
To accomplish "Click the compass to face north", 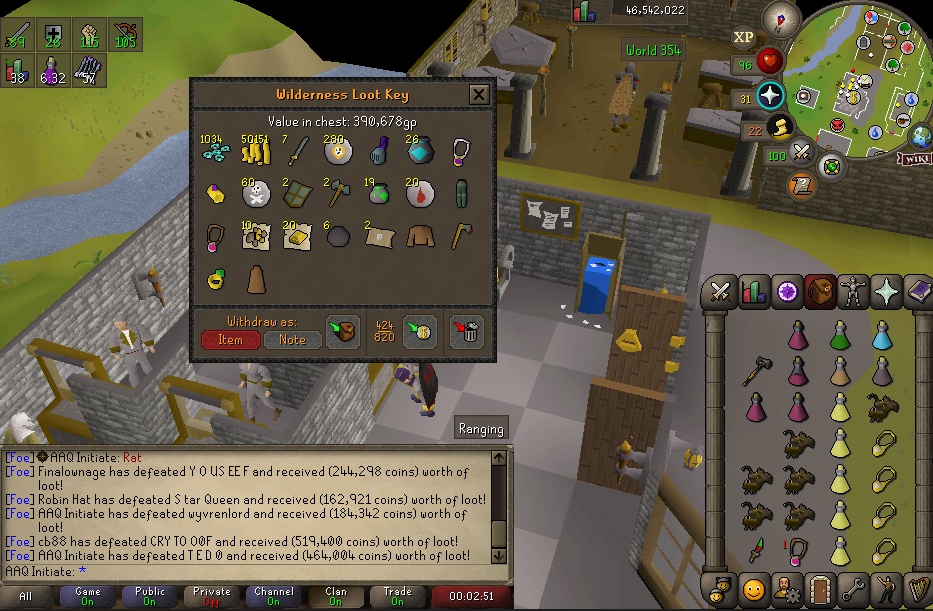I will [781, 19].
